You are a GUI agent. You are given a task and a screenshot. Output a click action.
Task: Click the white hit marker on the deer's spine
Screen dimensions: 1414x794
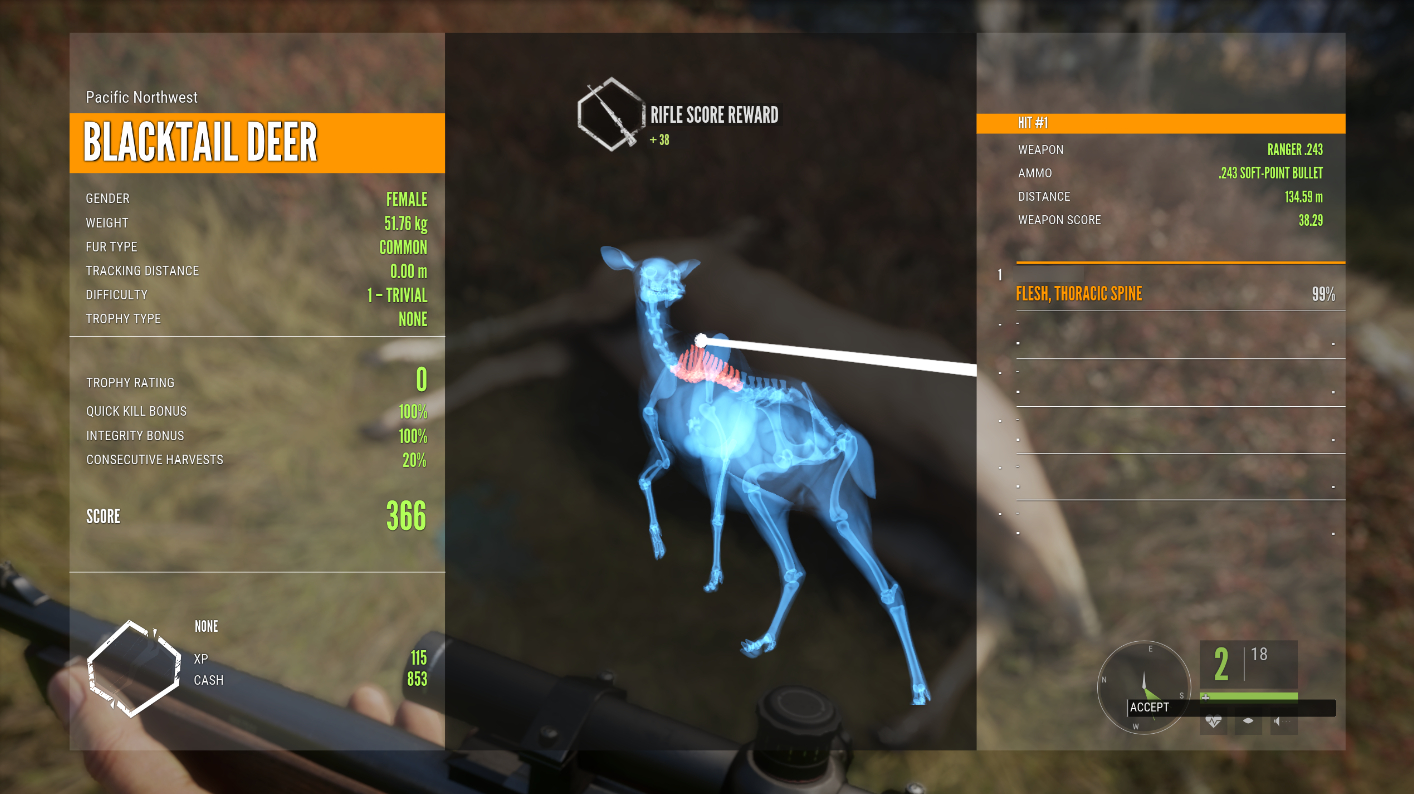pyautogui.click(x=700, y=340)
